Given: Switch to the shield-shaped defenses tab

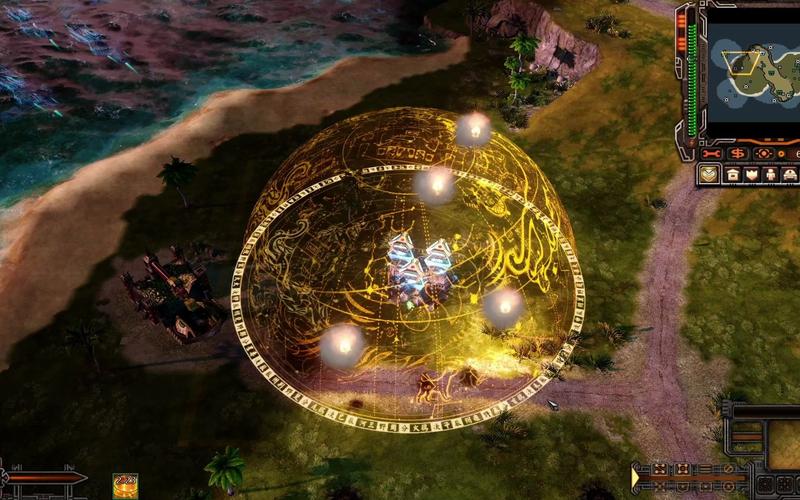Looking at the screenshot, I should coord(750,174).
